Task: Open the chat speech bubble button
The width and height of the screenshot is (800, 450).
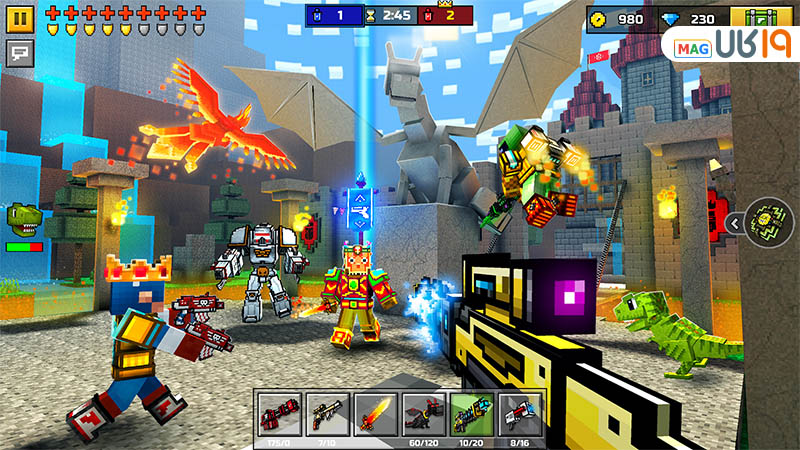Action: (19, 51)
